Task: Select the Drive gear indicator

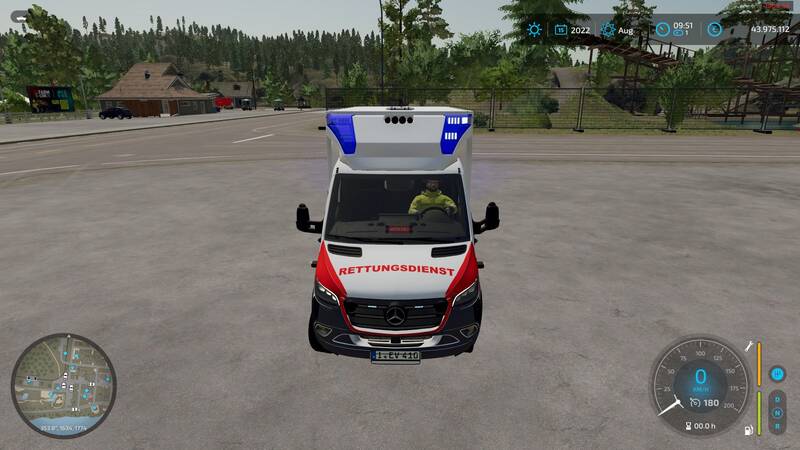Action: (777, 397)
